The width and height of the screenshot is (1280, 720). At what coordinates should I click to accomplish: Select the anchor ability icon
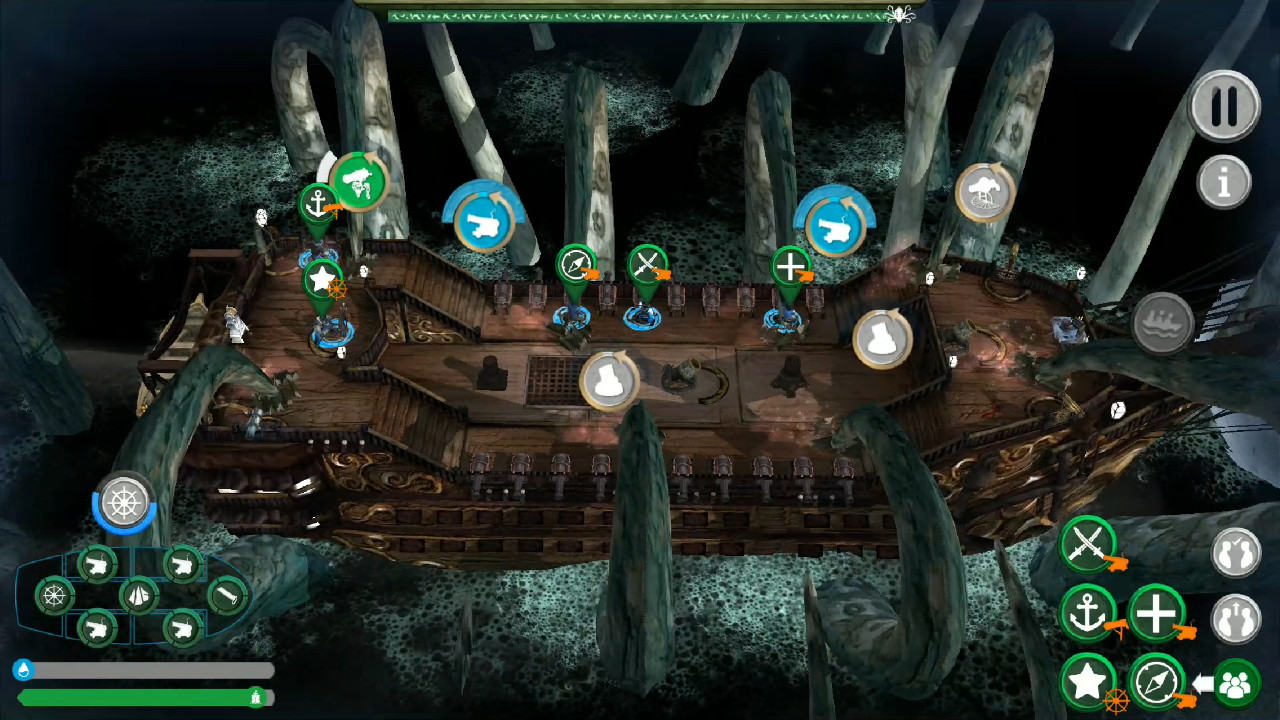click(1090, 613)
